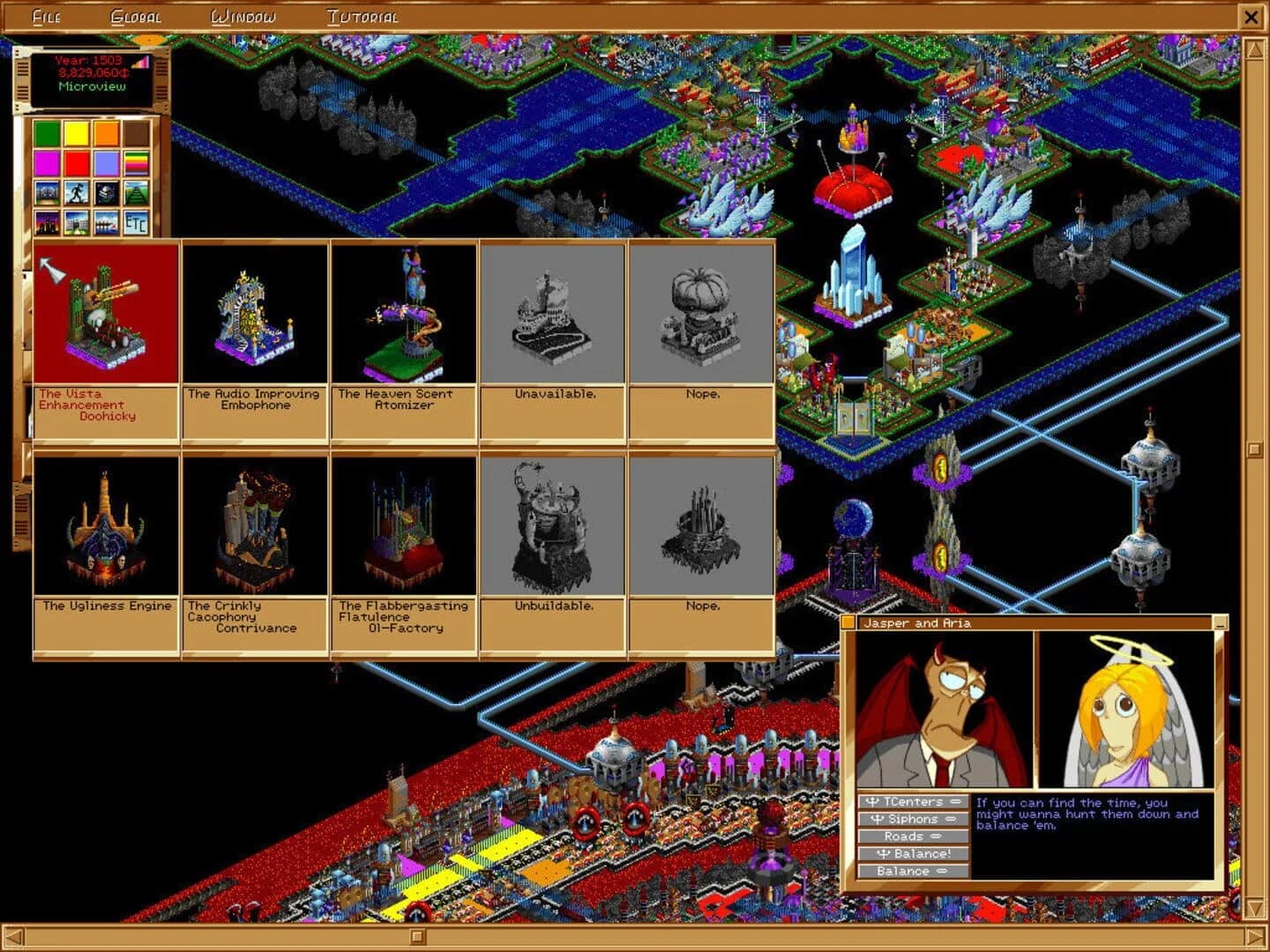Screen dimensions: 1270x952
Task: Select the walking soul icon in the sidebar
Action: coord(76,192)
